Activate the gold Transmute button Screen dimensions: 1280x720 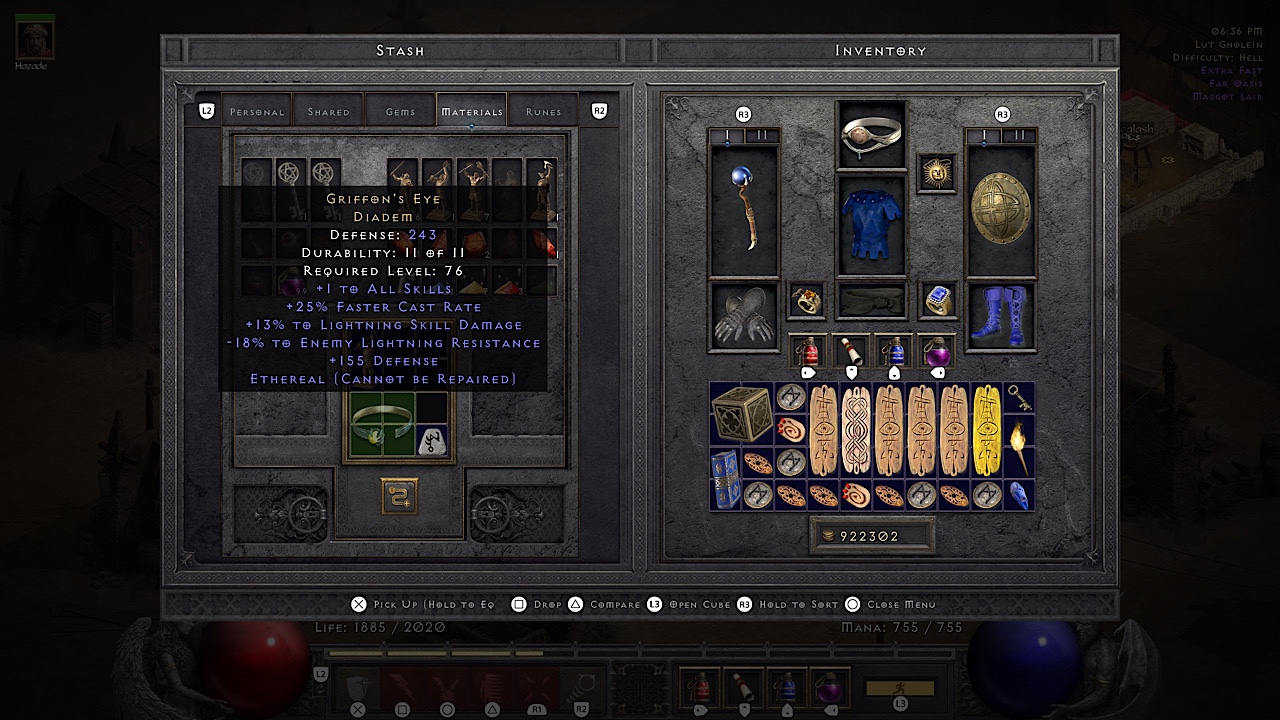399,496
